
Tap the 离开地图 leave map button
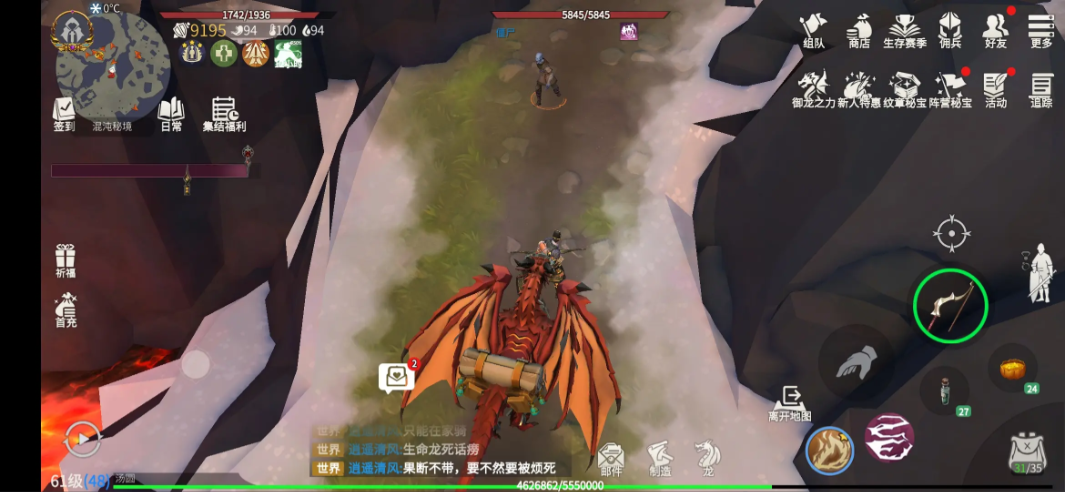click(790, 403)
